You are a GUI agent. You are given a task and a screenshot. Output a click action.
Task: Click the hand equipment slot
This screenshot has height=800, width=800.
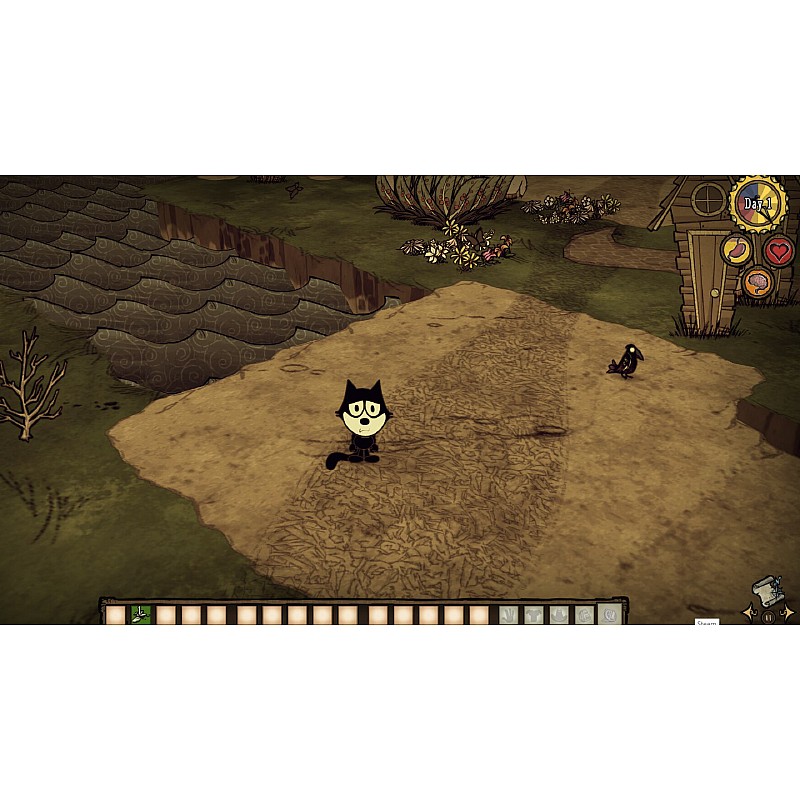[508, 615]
